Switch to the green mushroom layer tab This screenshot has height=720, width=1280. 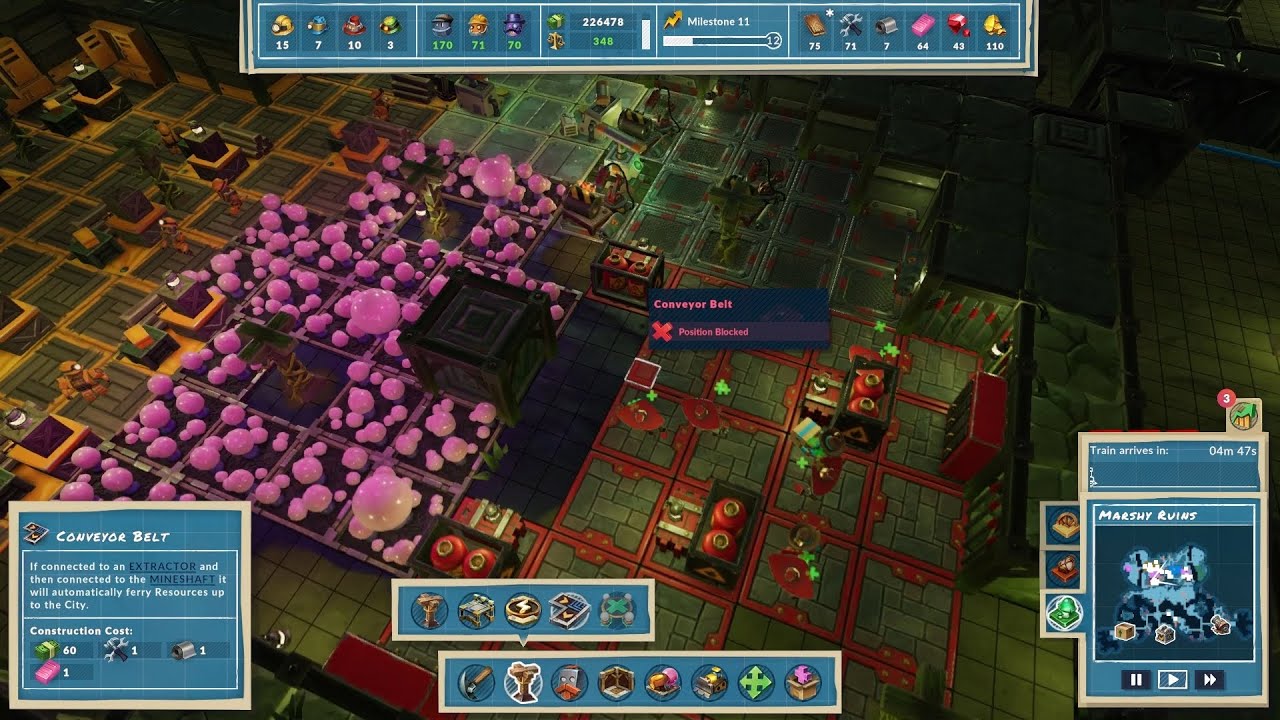click(x=1063, y=612)
